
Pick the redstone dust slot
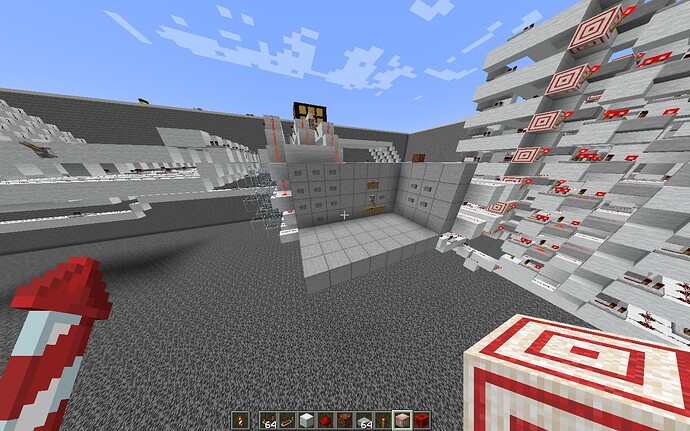[x=325, y=420]
